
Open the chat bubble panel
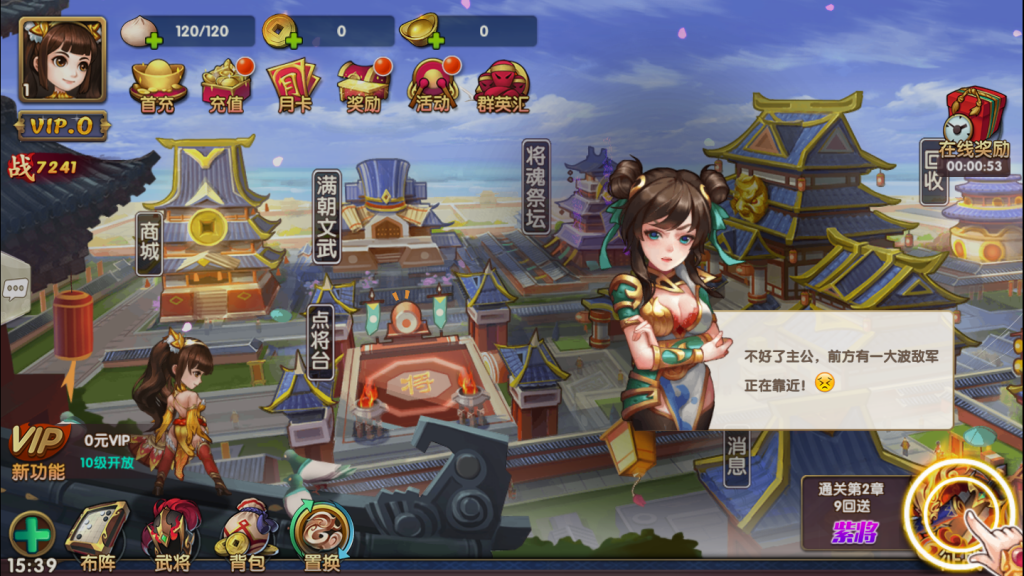[16, 290]
